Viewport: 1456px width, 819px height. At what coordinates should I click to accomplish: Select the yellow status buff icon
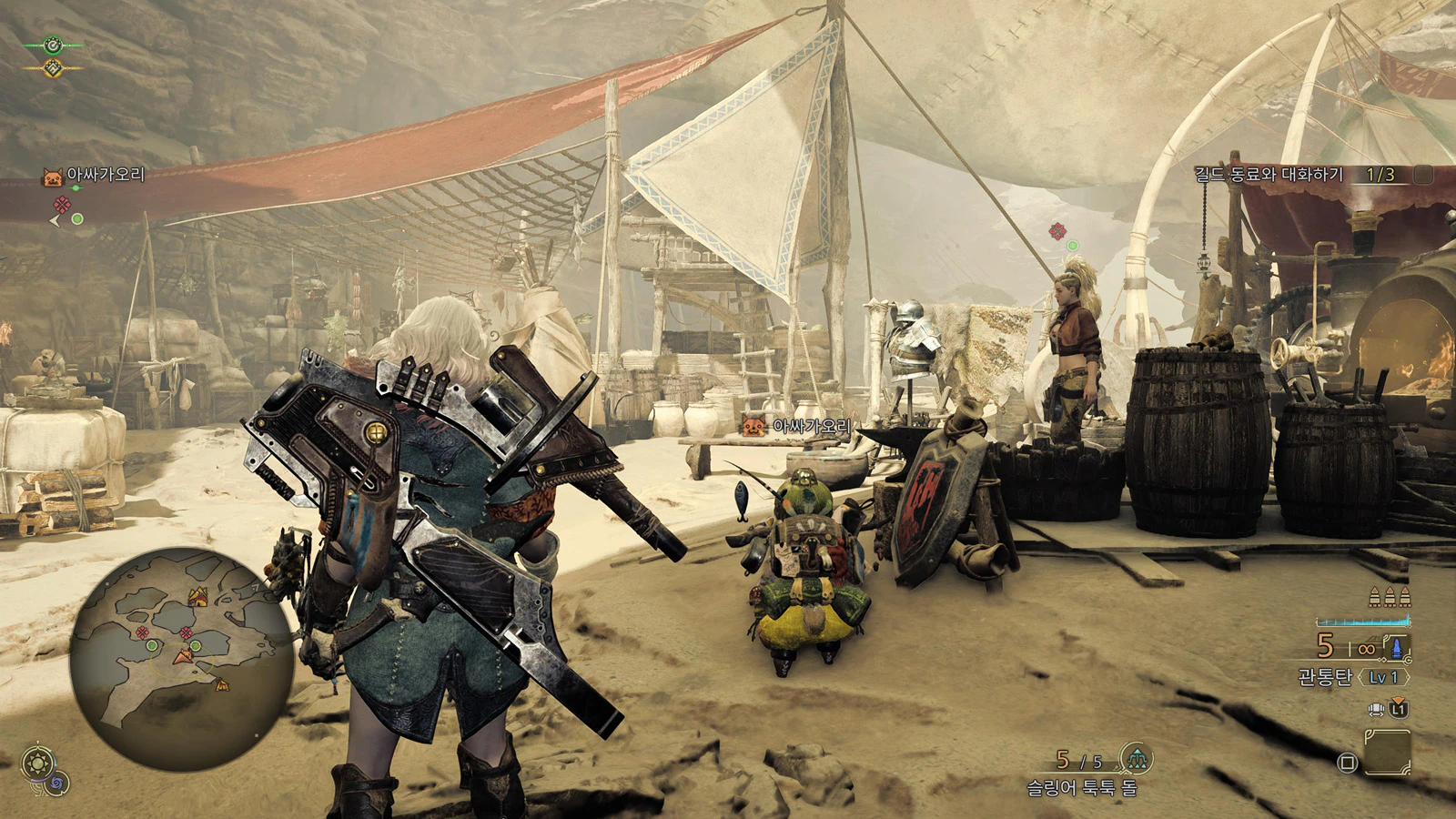coord(54,67)
